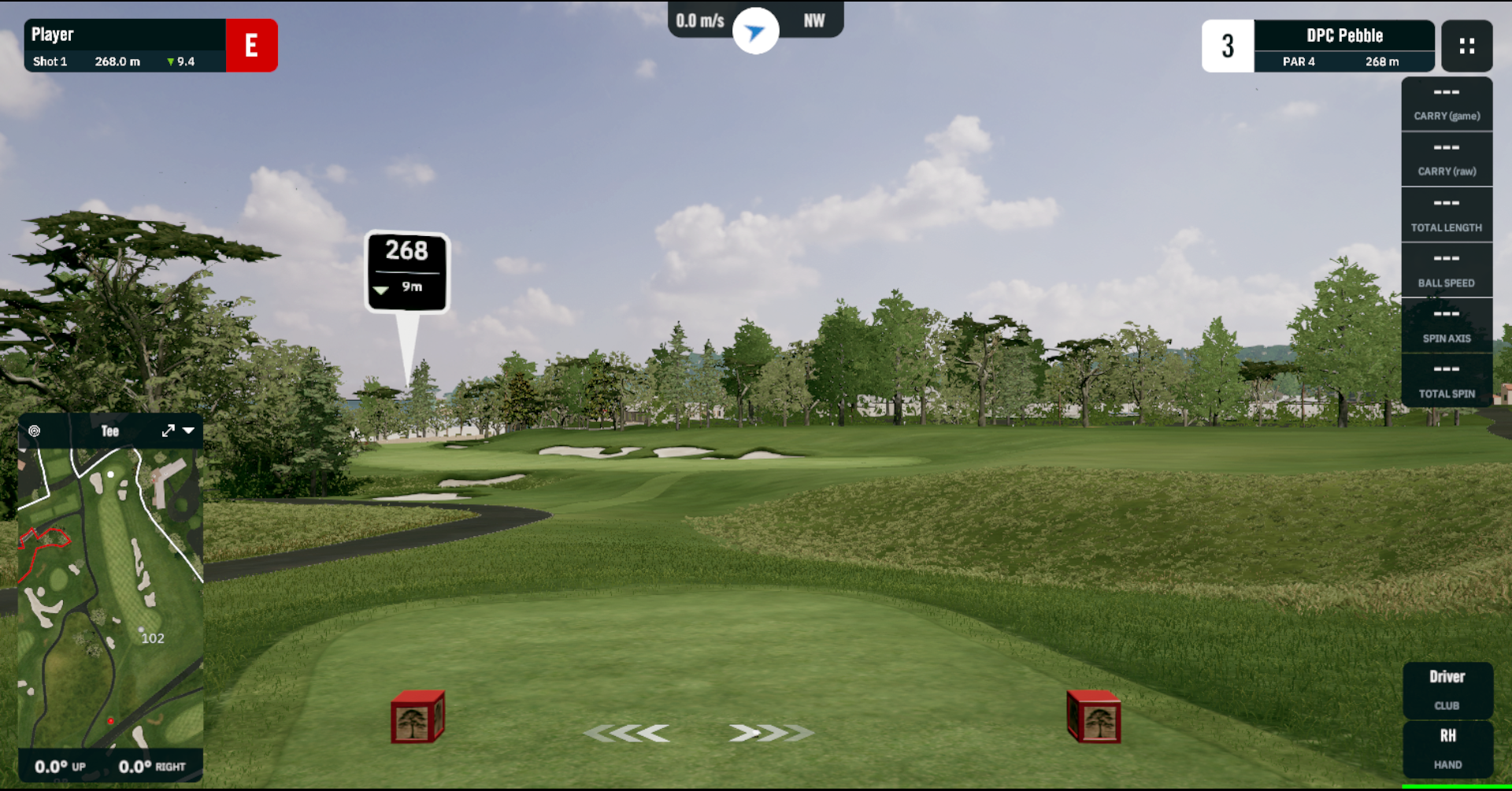Expand the minimap with arrow icon
The width and height of the screenshot is (1512, 791).
[168, 431]
